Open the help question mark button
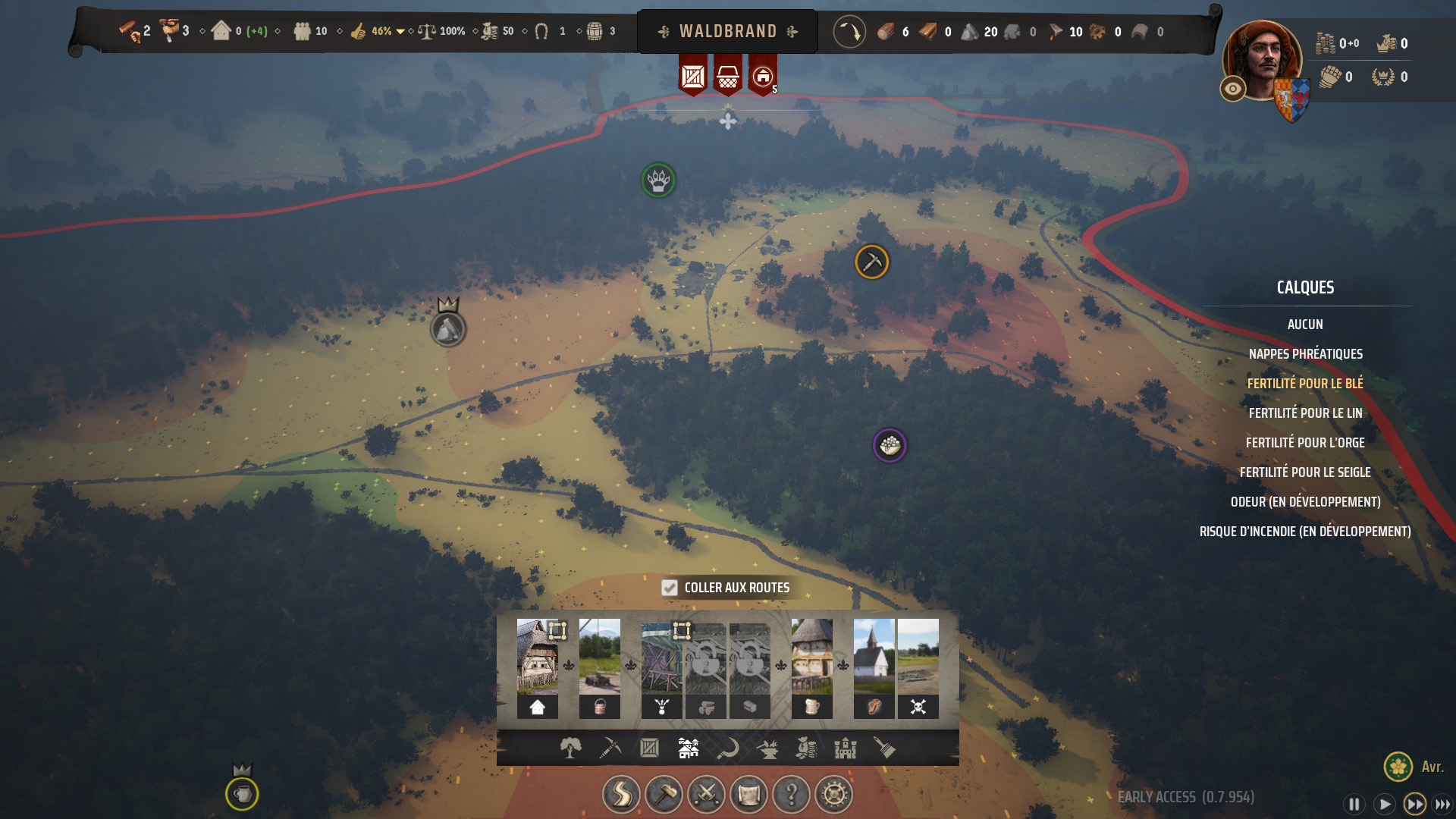This screenshot has width=1456, height=819. [792, 795]
